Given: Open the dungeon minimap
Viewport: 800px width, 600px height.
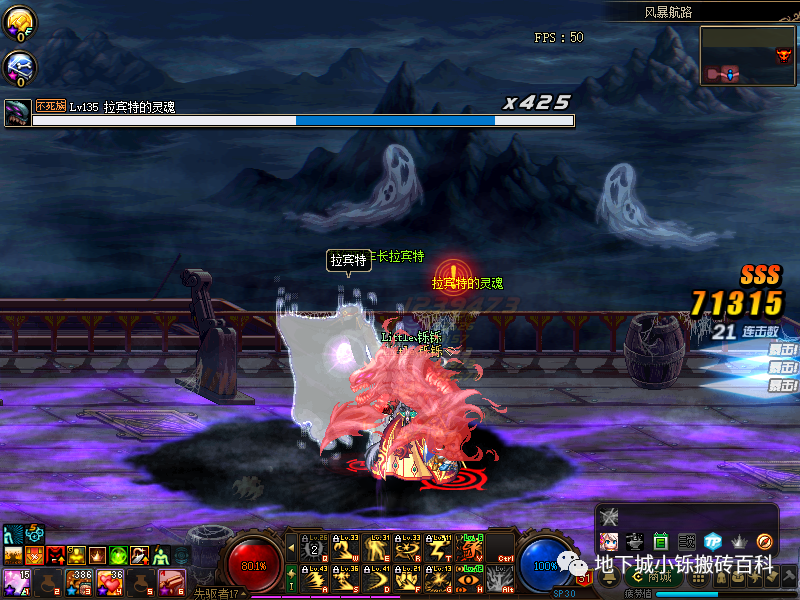Looking at the screenshot, I should coord(748,54).
